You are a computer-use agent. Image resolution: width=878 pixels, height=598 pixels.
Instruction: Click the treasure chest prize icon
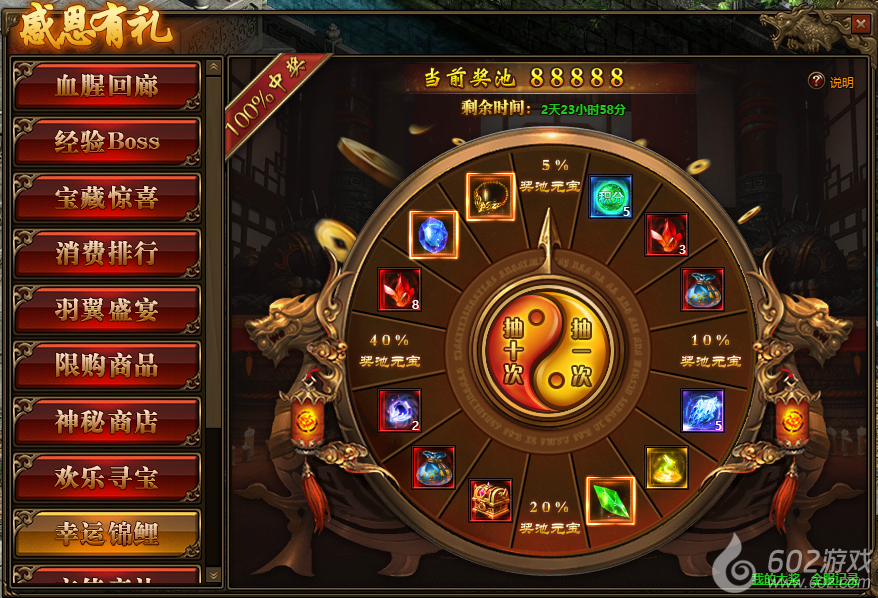click(x=491, y=500)
